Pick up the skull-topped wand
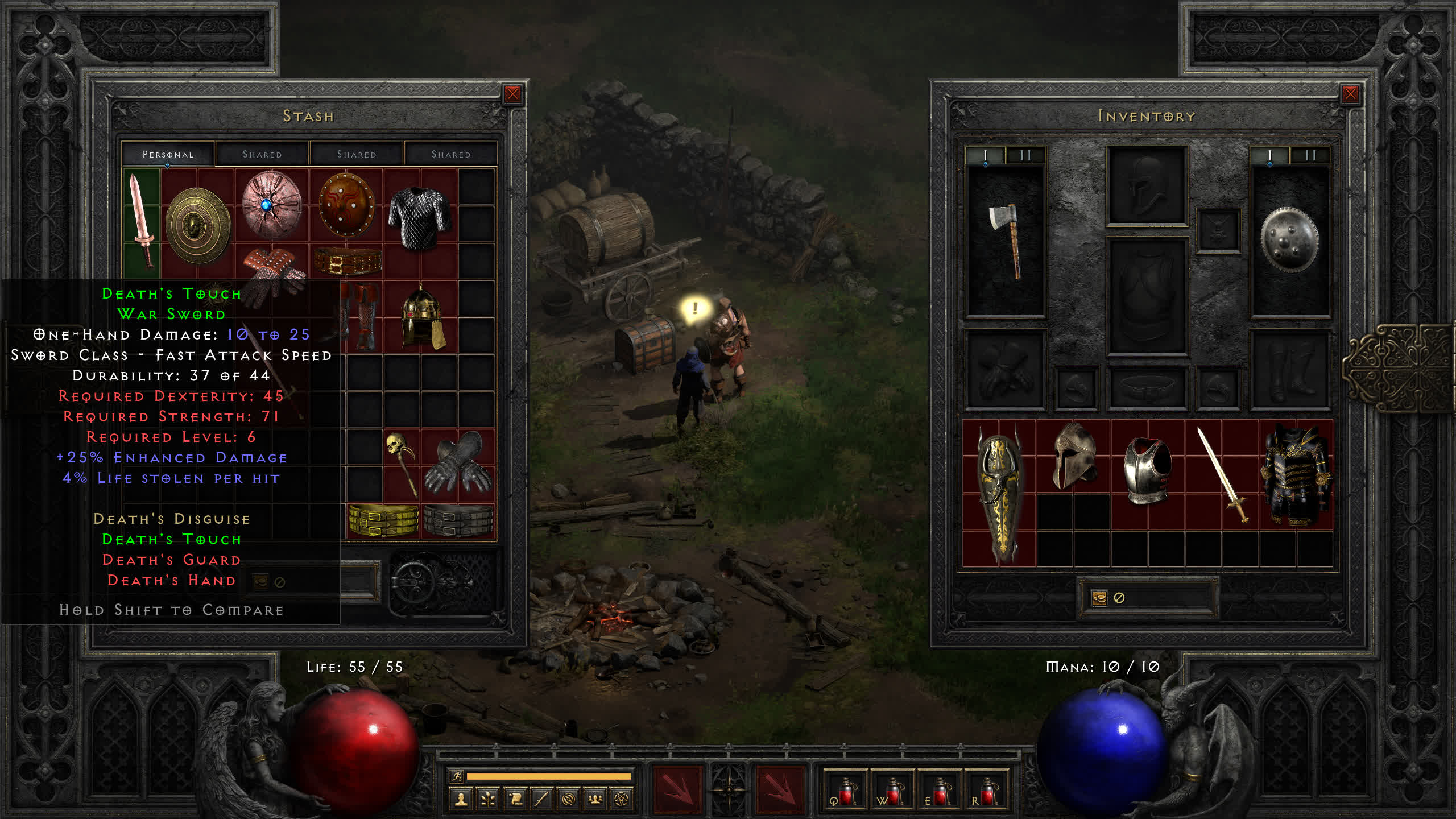1456x819 pixels. (x=401, y=464)
